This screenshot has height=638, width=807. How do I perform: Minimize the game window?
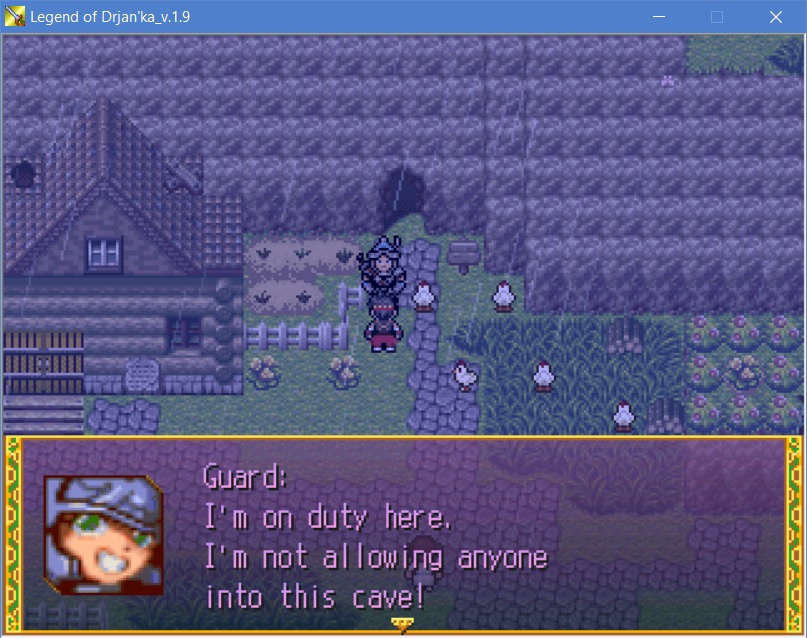point(659,17)
